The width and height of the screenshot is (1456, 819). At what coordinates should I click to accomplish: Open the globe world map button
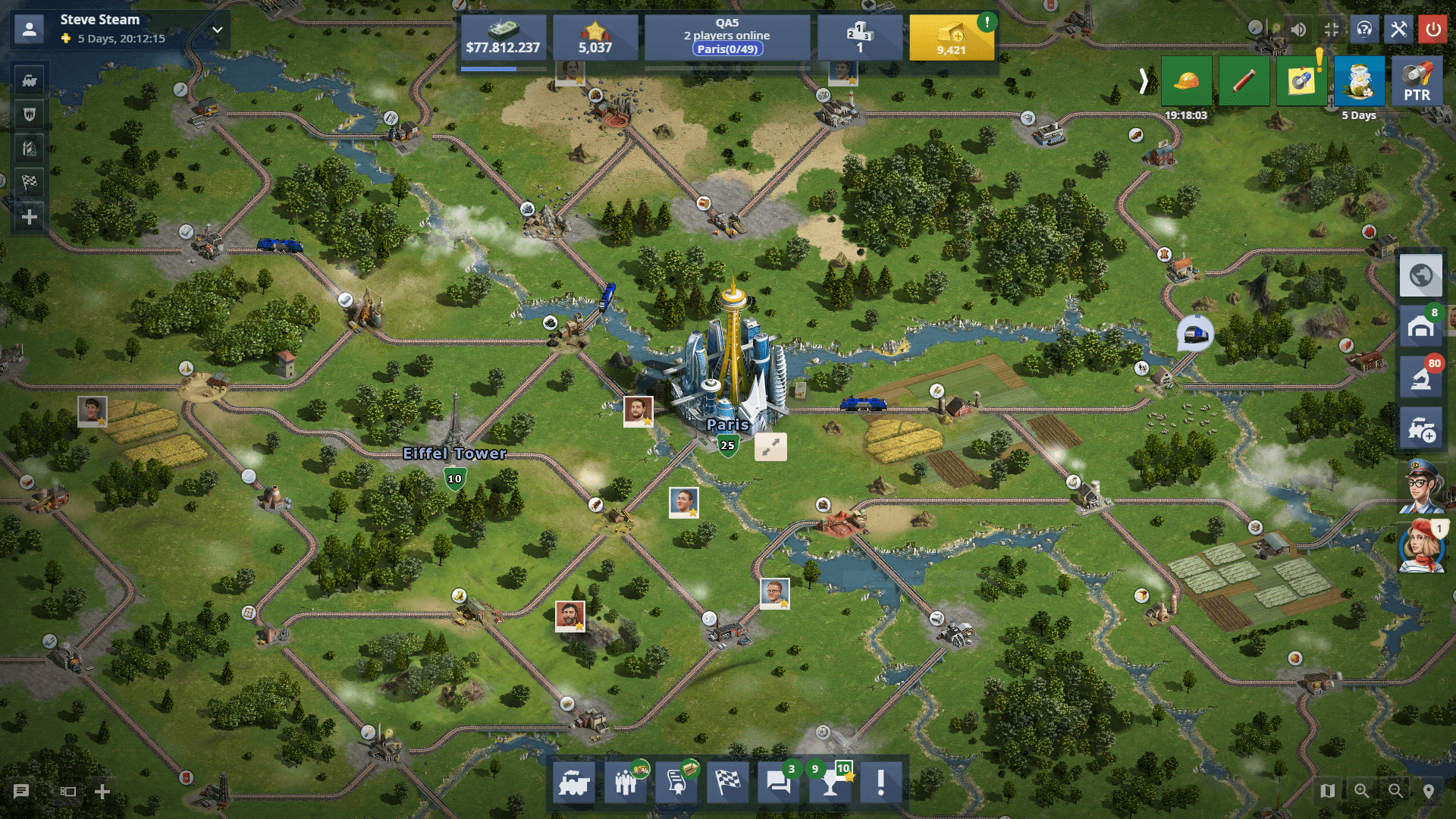tap(1420, 275)
